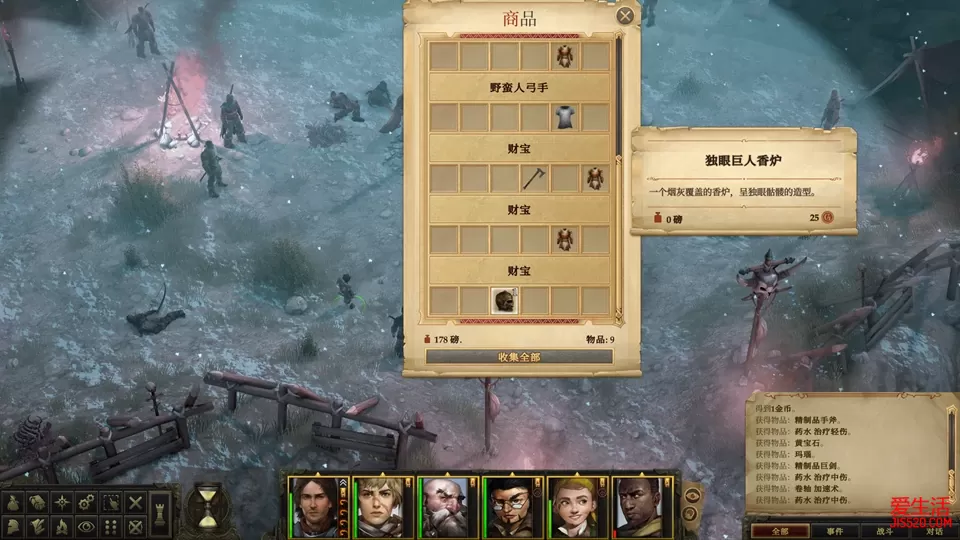Switch to the 对话 dialogue log tab
960x540 pixels.
(935, 531)
